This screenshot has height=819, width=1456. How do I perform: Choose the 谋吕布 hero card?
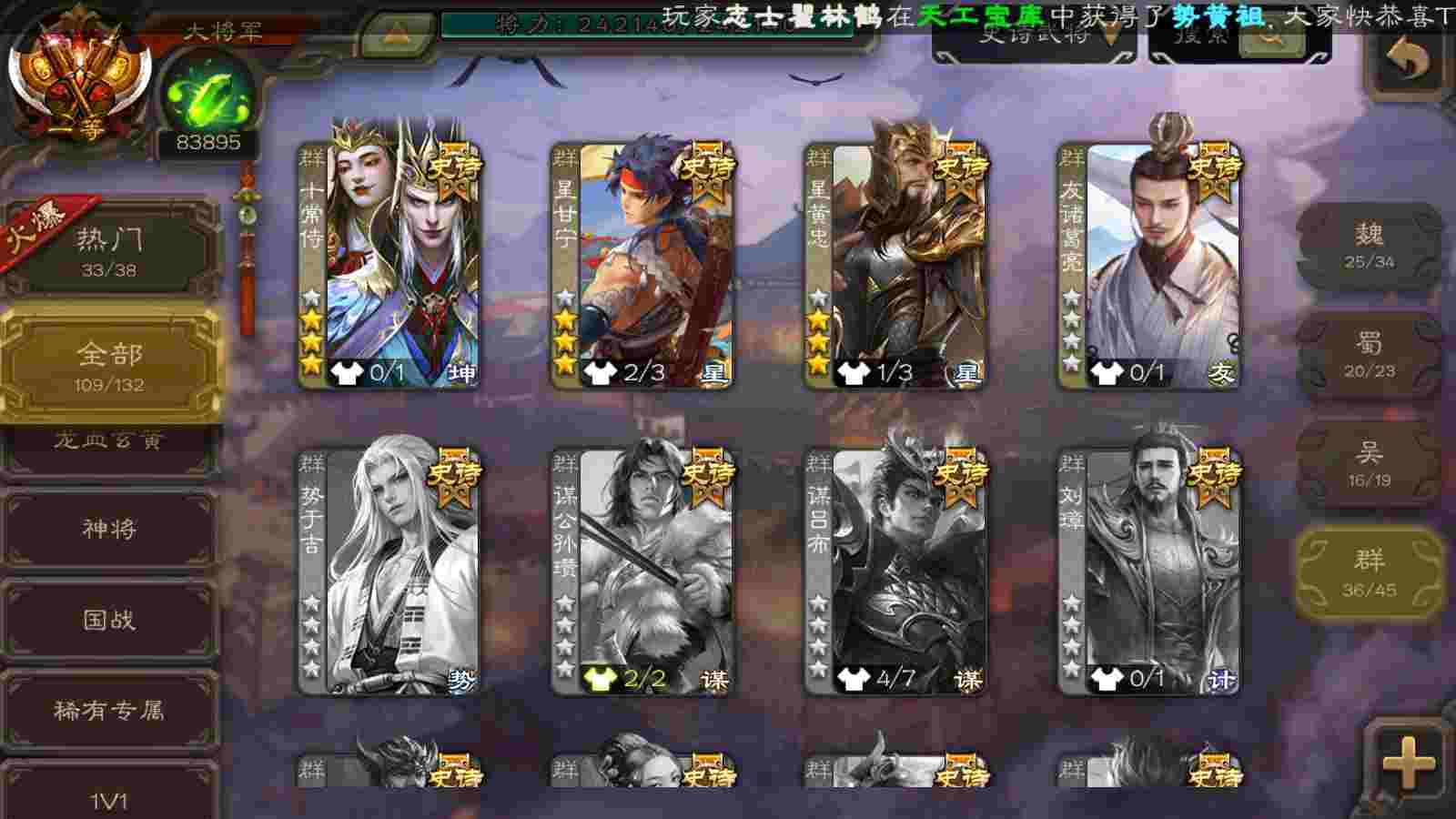point(895,571)
